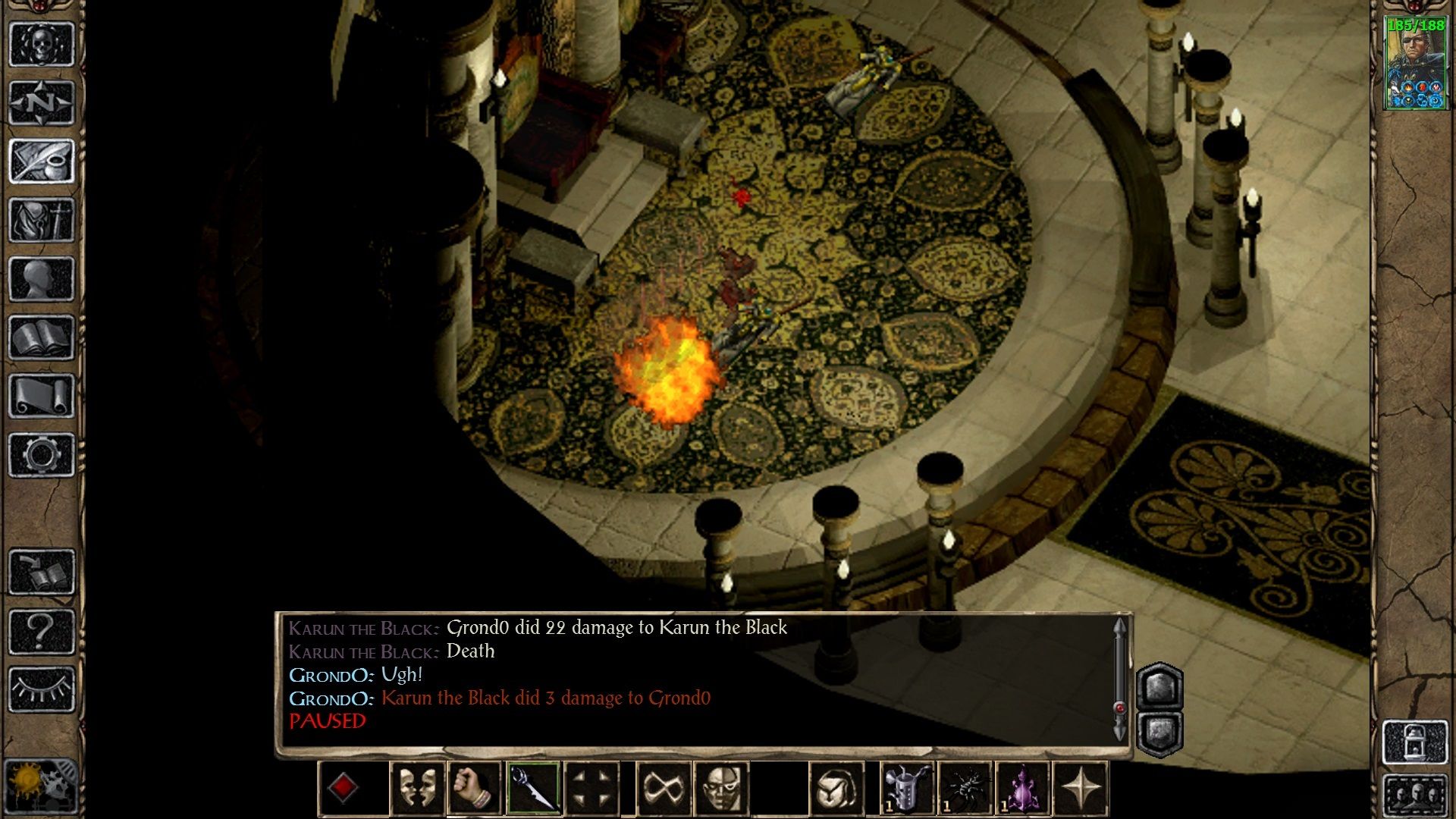Open the gear options menu
The height and width of the screenshot is (819, 1456).
pos(42,454)
